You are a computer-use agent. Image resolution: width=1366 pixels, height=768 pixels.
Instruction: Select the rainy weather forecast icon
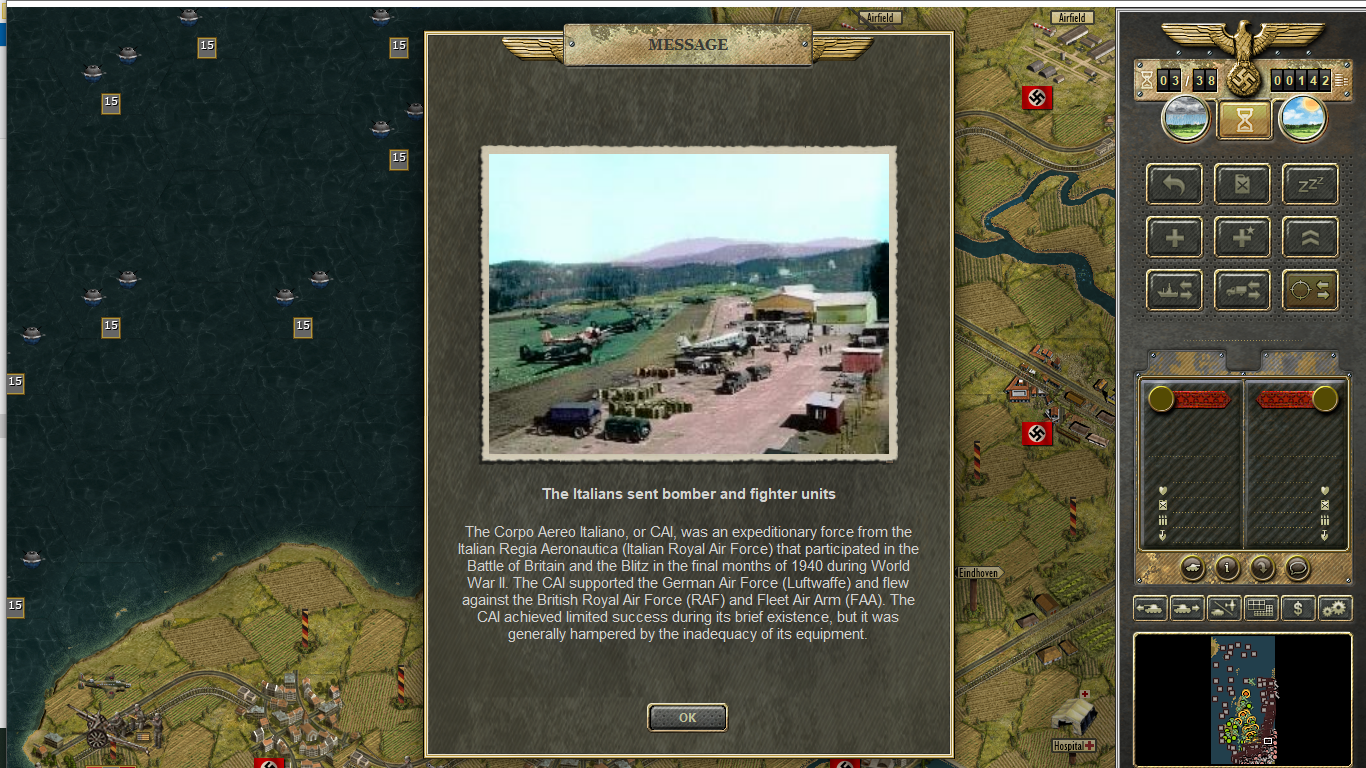1185,119
